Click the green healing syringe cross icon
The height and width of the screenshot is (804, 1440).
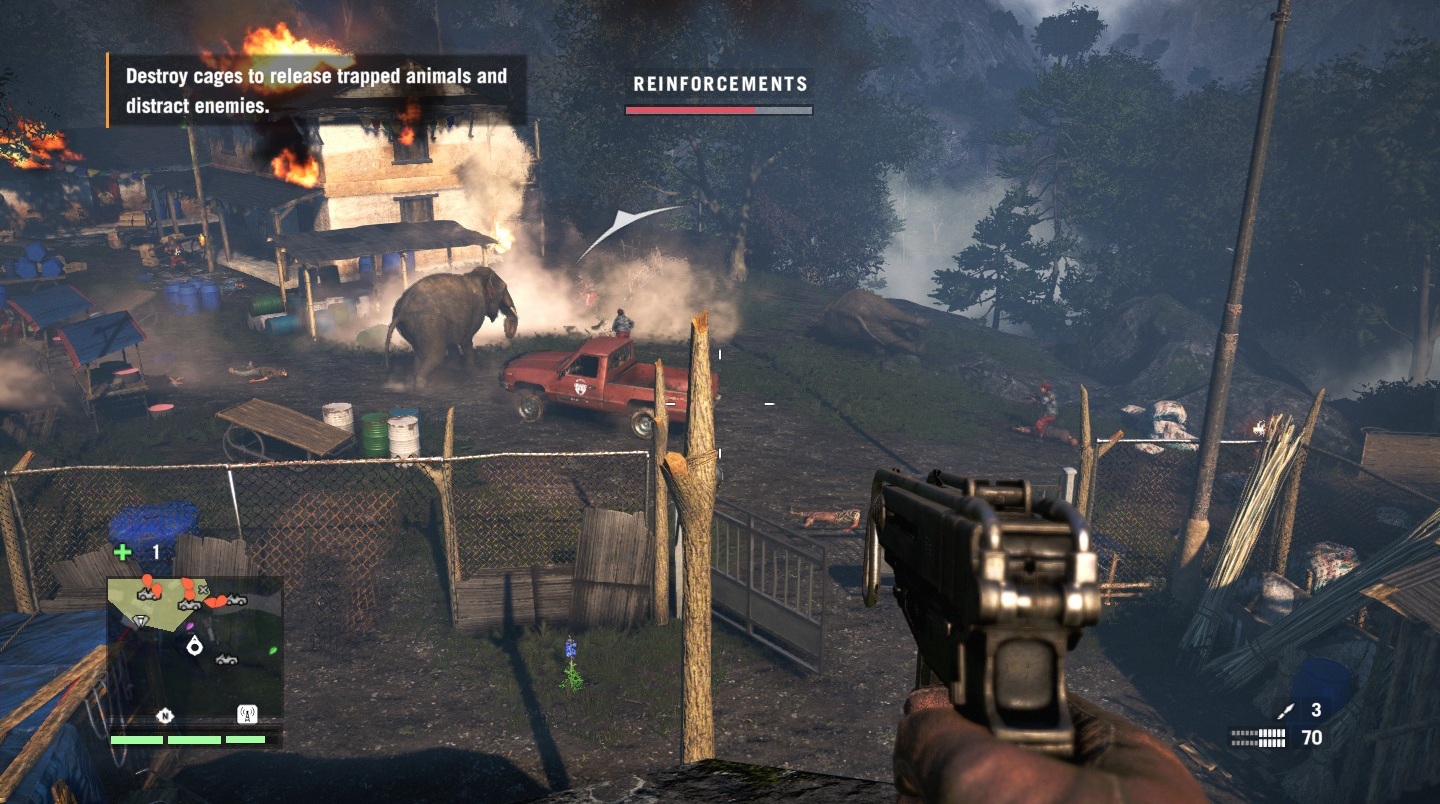pos(122,551)
